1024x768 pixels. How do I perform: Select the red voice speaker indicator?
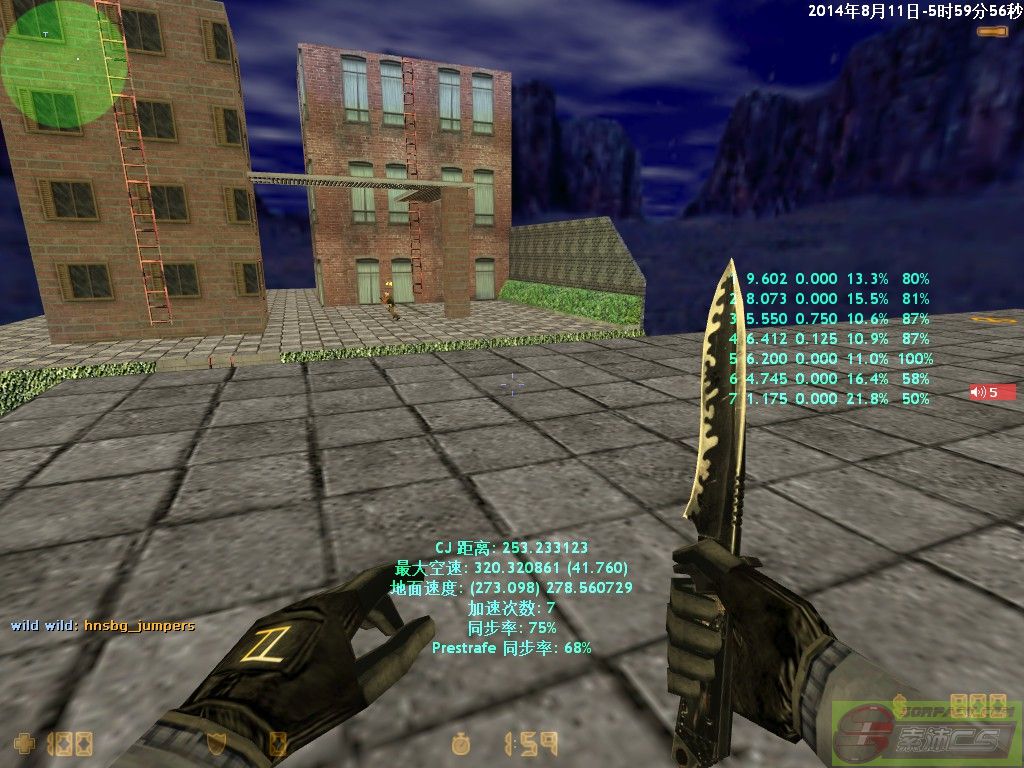(x=992, y=392)
